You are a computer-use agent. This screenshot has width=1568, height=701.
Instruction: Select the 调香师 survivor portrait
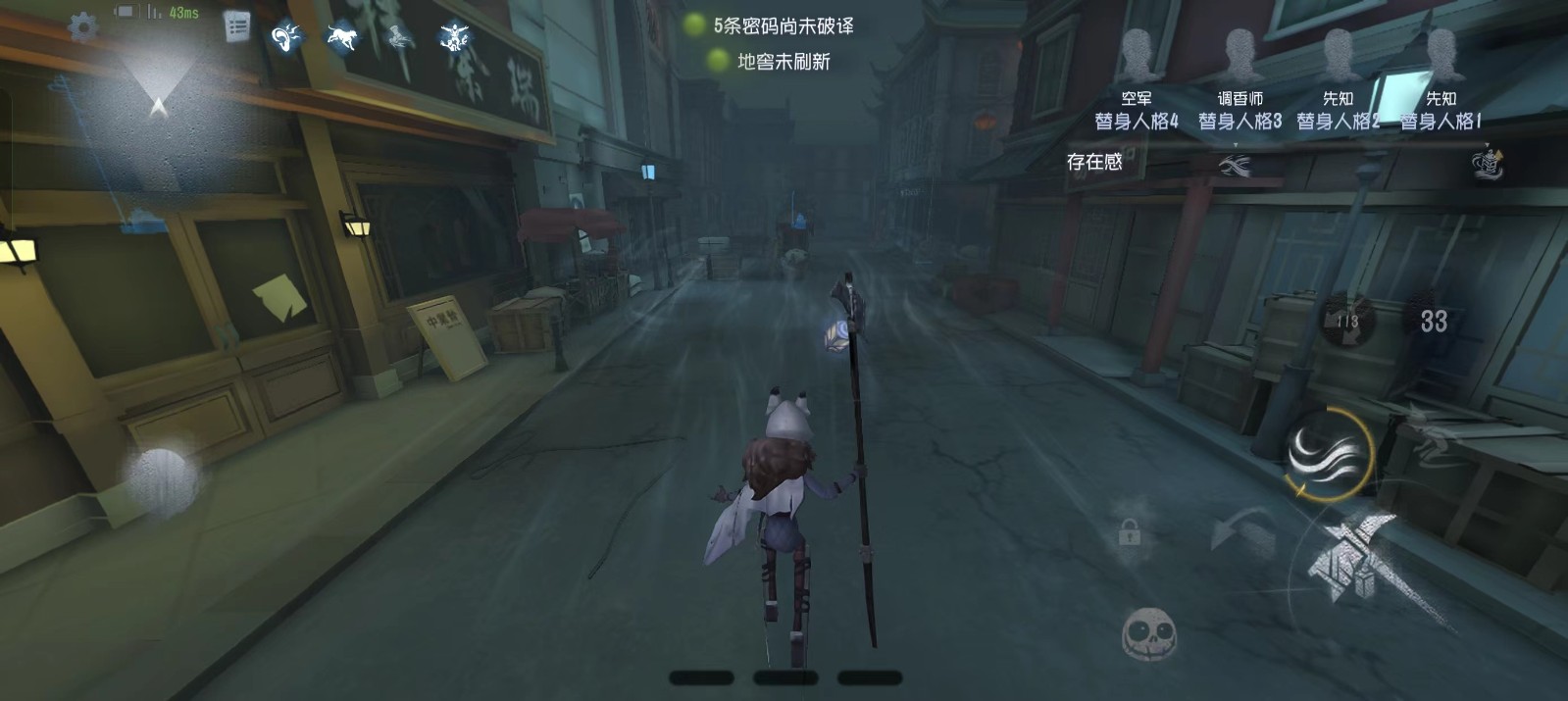1239,54
